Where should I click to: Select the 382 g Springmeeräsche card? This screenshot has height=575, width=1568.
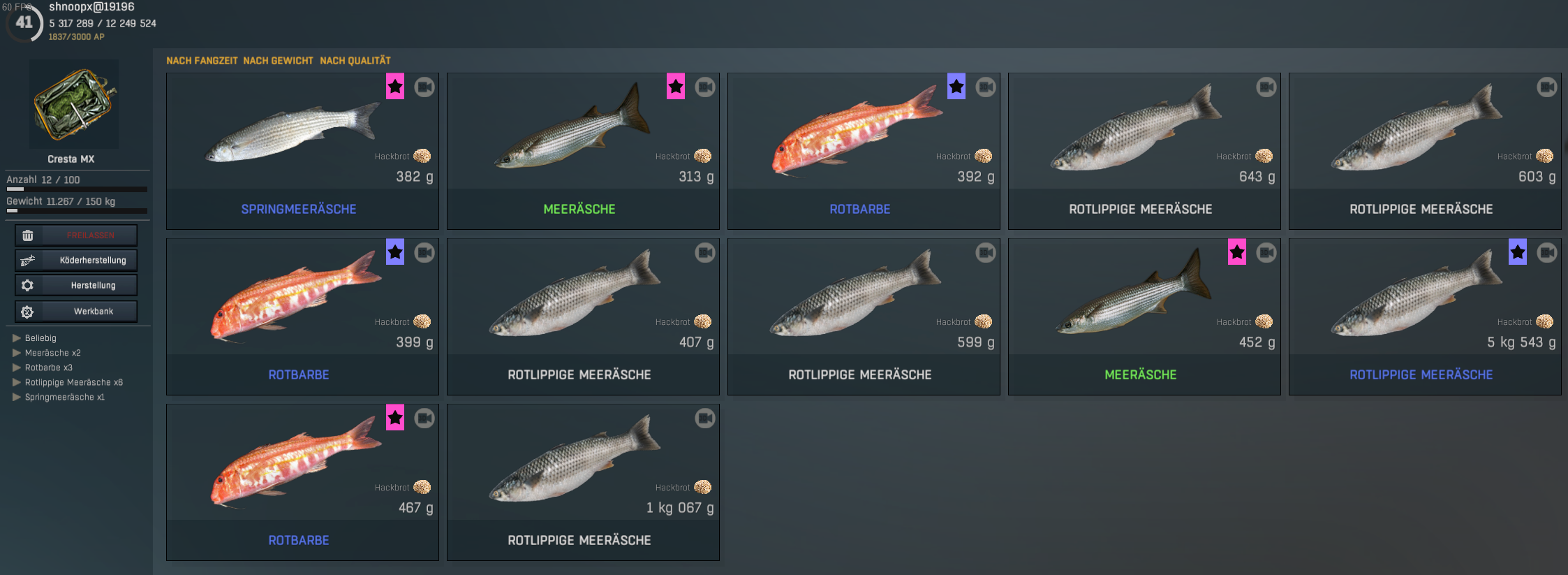(302, 151)
